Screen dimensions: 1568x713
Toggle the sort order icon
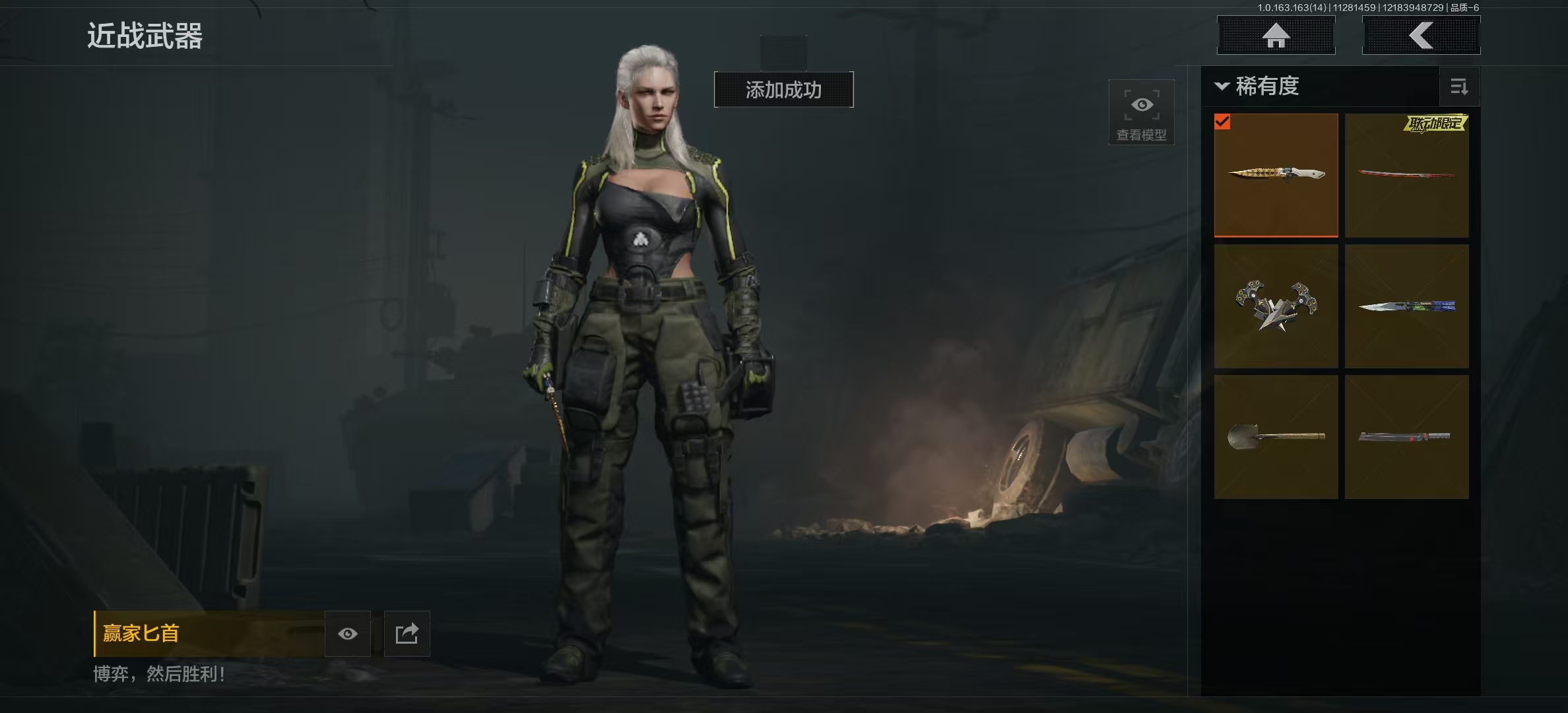click(1458, 86)
